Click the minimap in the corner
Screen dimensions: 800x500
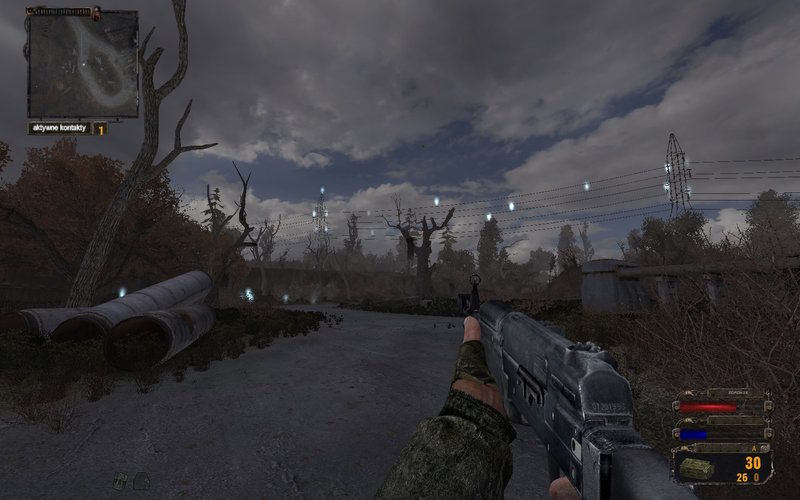(x=82, y=63)
